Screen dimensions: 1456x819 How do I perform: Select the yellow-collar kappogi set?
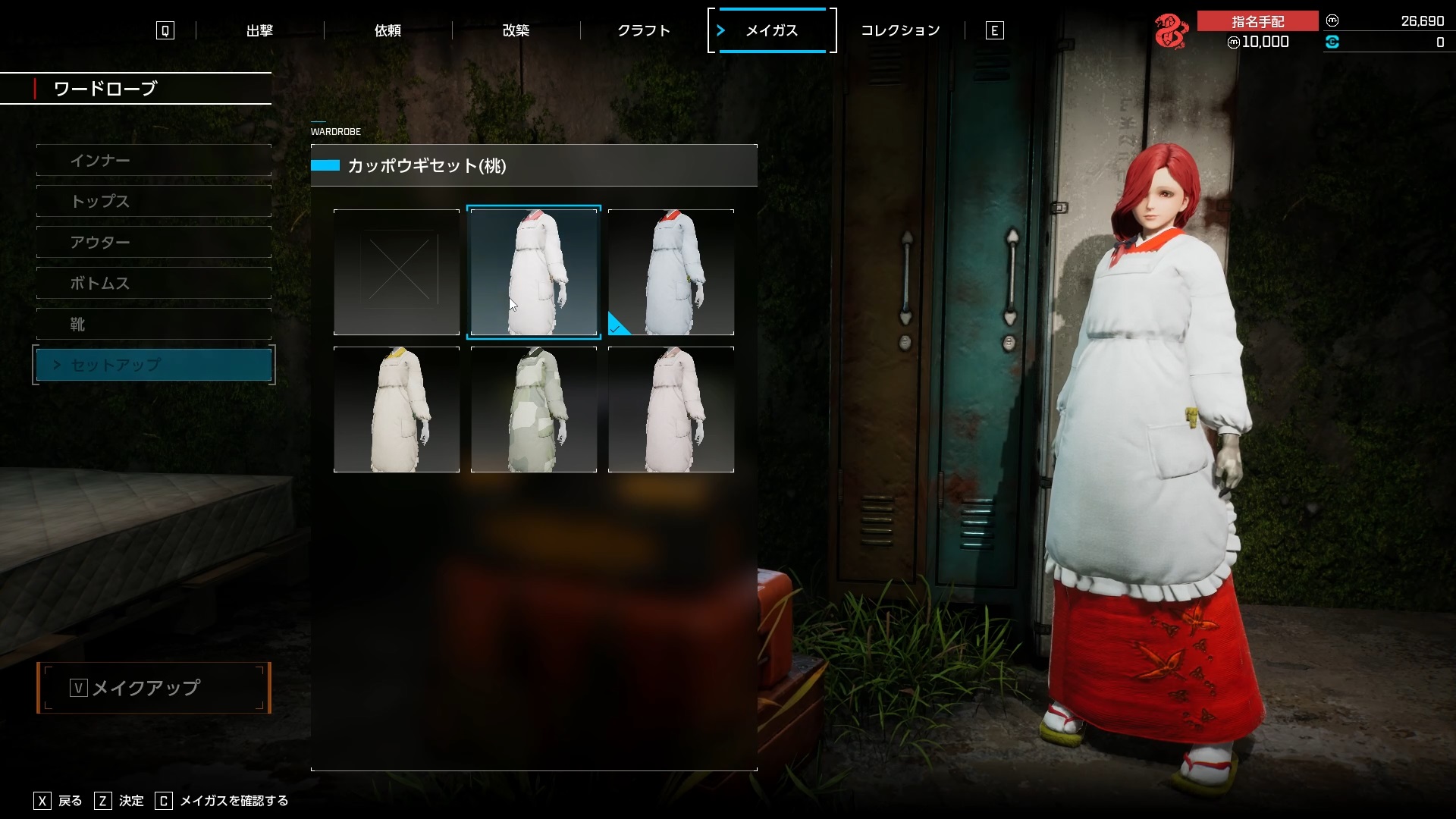click(x=397, y=409)
